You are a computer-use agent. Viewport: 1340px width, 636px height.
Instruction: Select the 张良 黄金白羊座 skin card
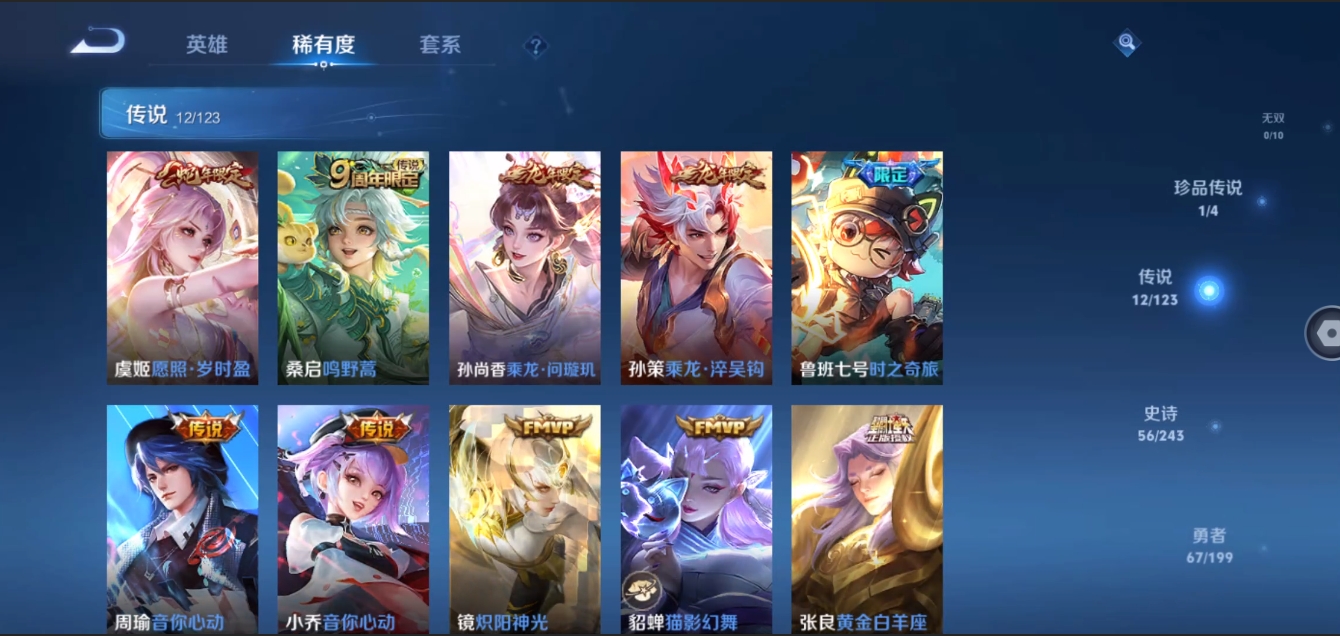[867, 518]
